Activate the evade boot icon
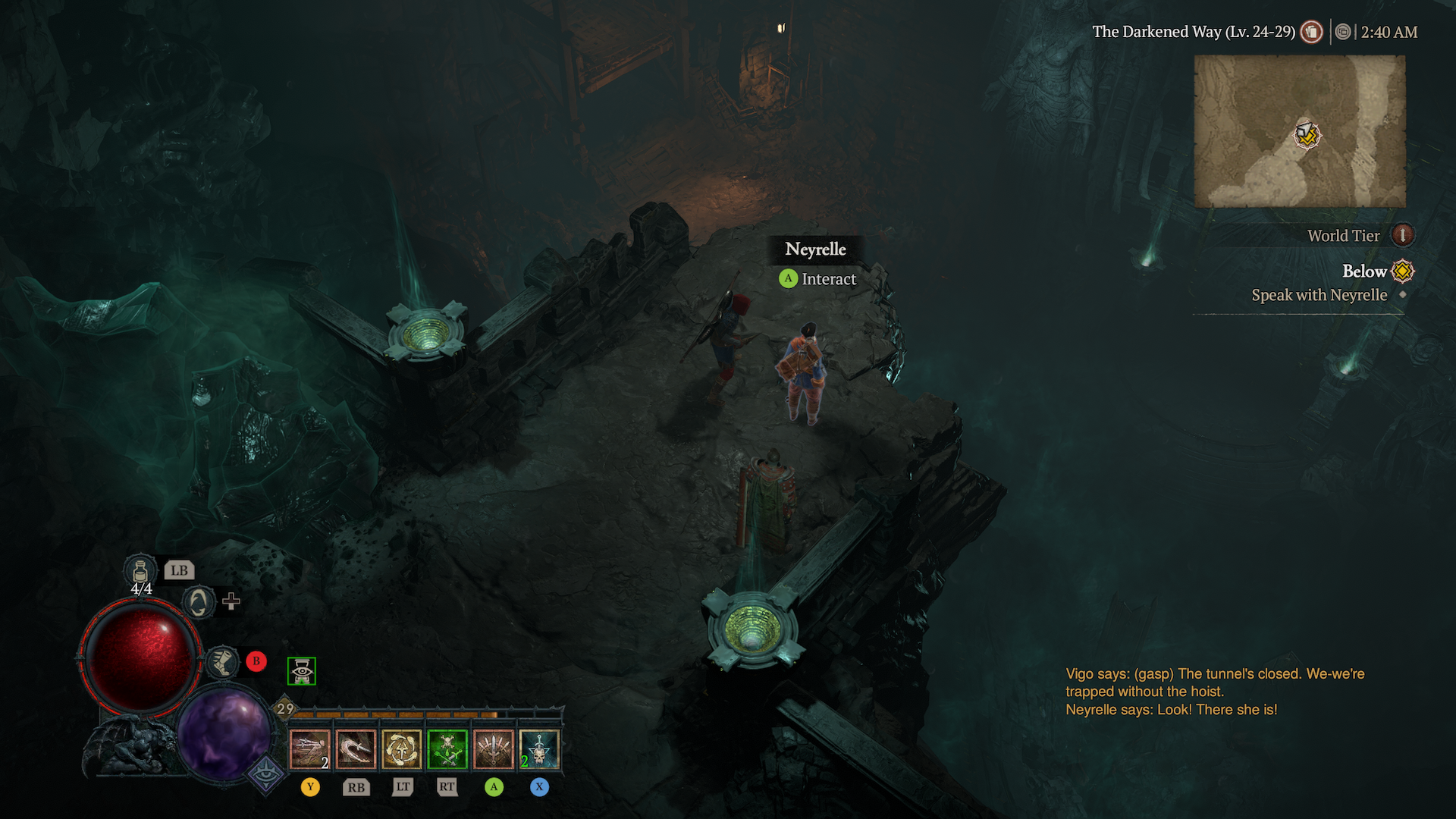This screenshot has height=819, width=1456. (223, 661)
